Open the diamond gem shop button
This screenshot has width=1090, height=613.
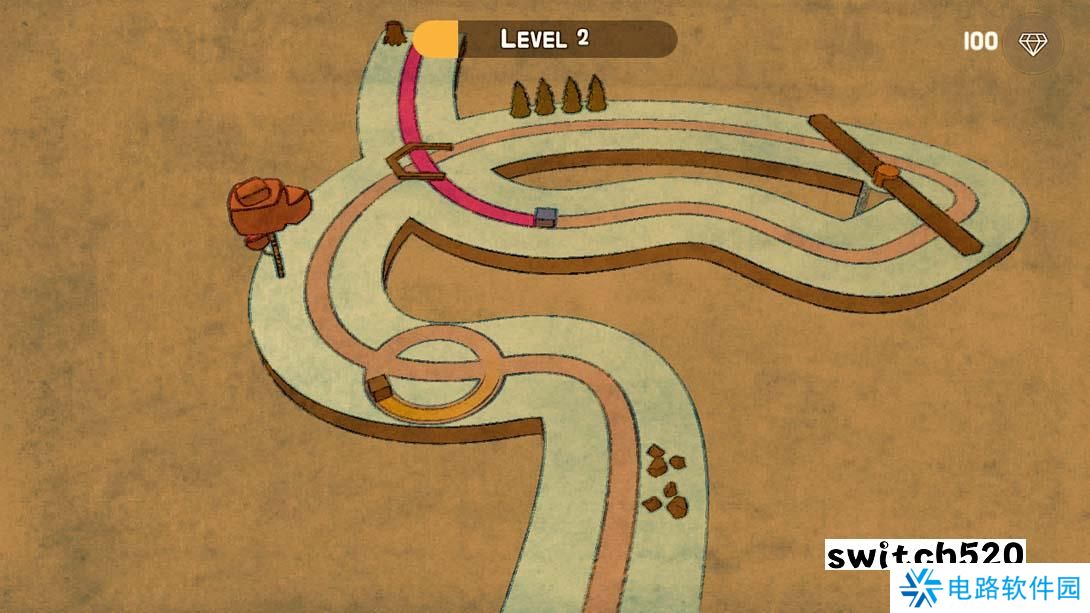click(x=1032, y=42)
